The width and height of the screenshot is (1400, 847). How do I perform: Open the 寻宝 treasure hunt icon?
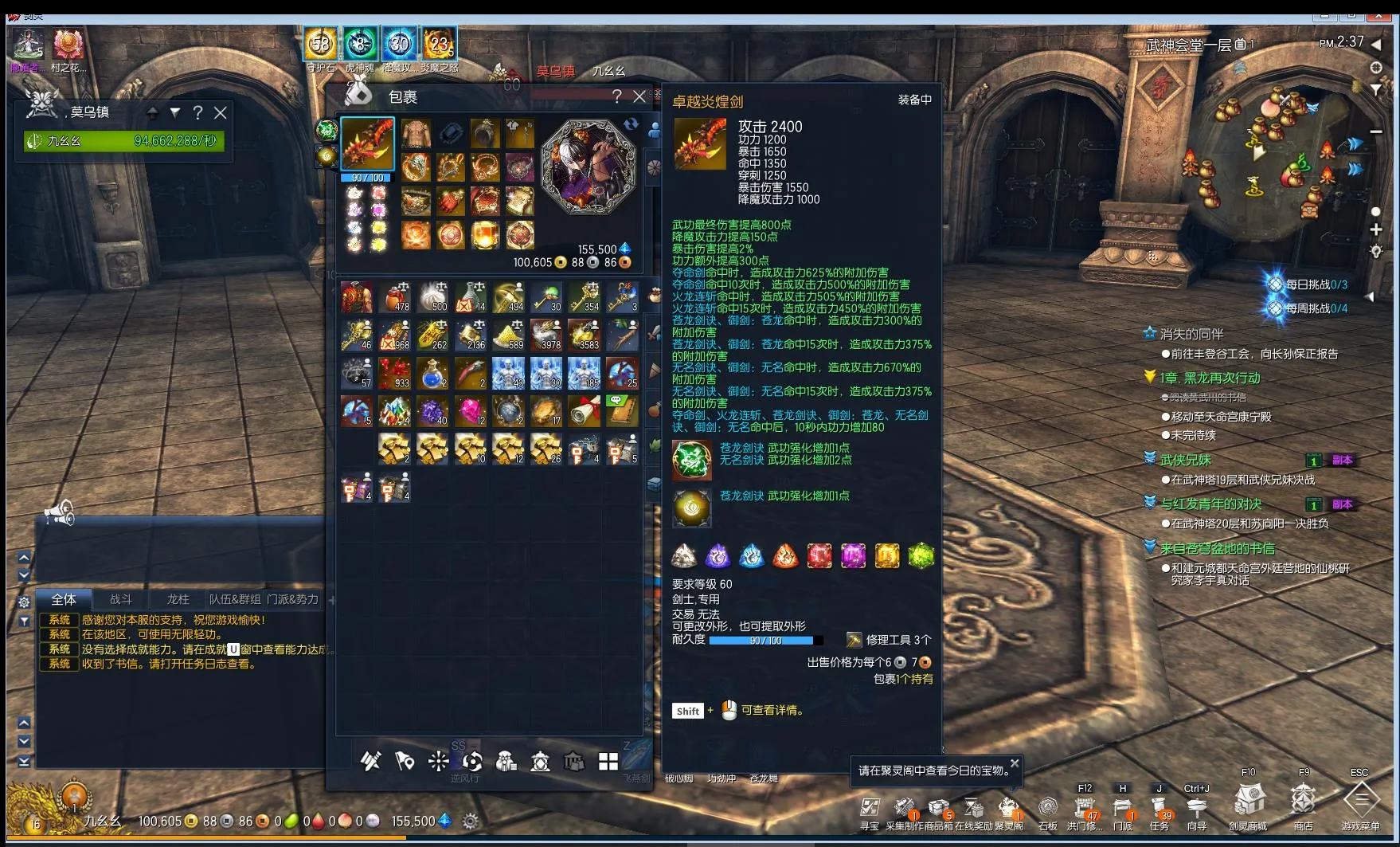click(x=870, y=807)
